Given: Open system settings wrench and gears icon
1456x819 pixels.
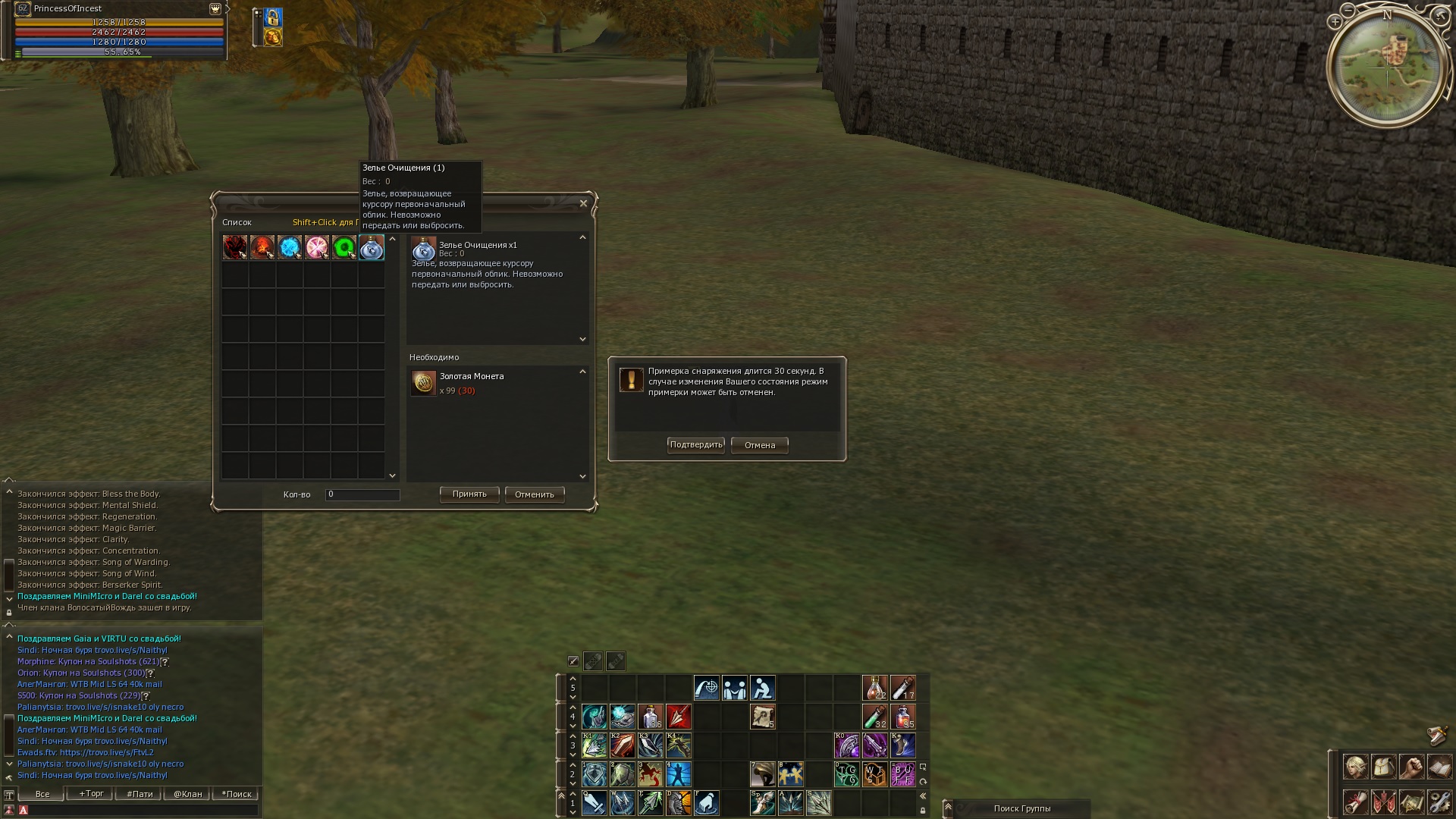Looking at the screenshot, I should click(x=1439, y=802).
